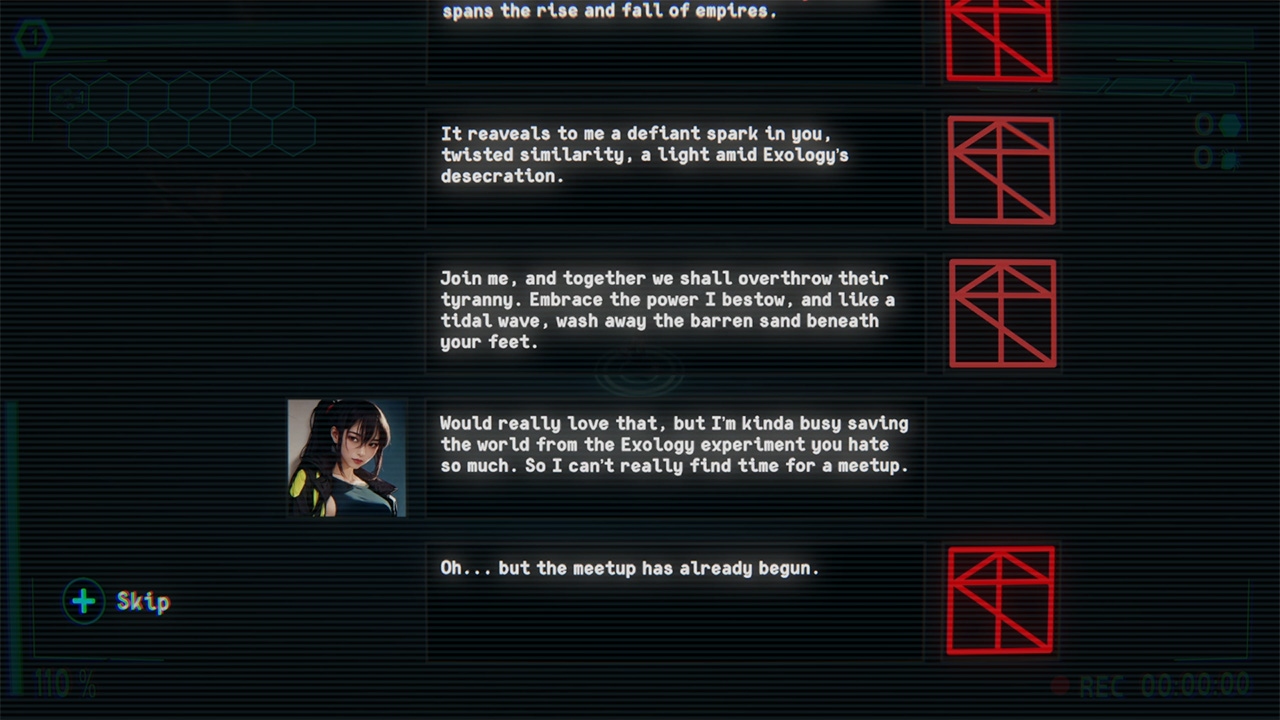Click the red glitched avatar beside the empires message

click(x=1000, y=40)
